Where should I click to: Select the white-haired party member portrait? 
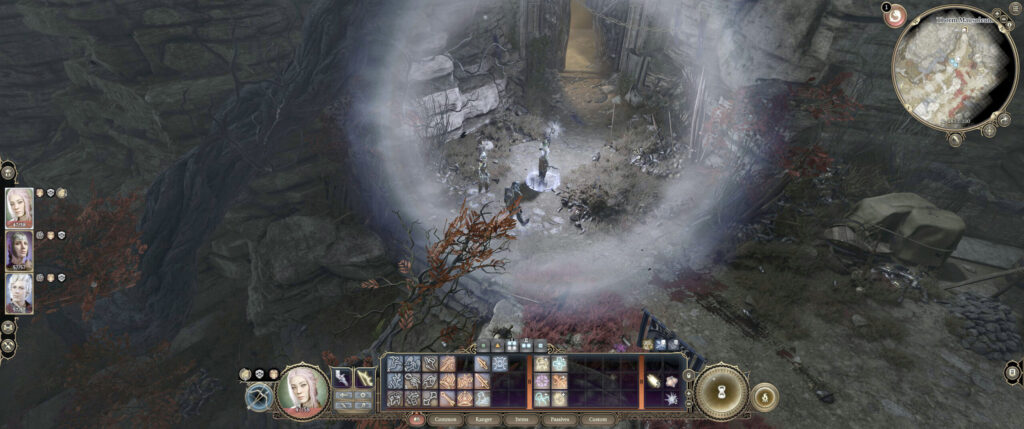pos(19,294)
